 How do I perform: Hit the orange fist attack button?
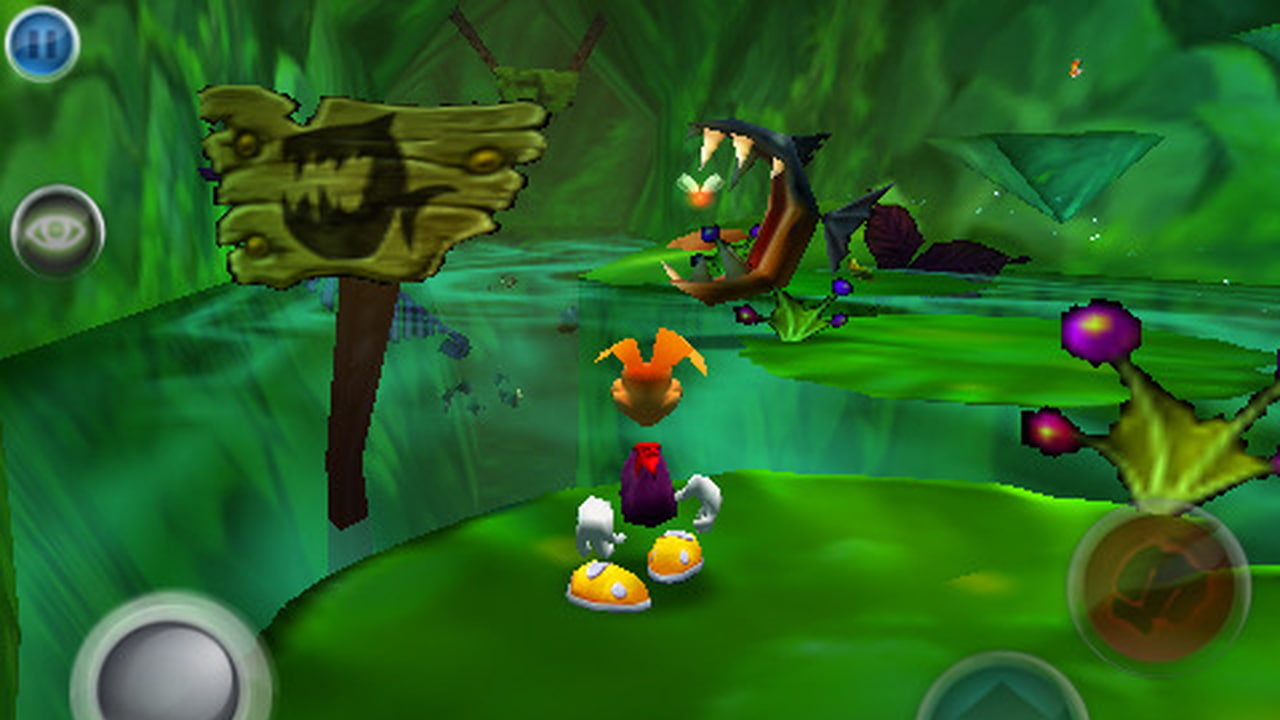tap(1158, 587)
